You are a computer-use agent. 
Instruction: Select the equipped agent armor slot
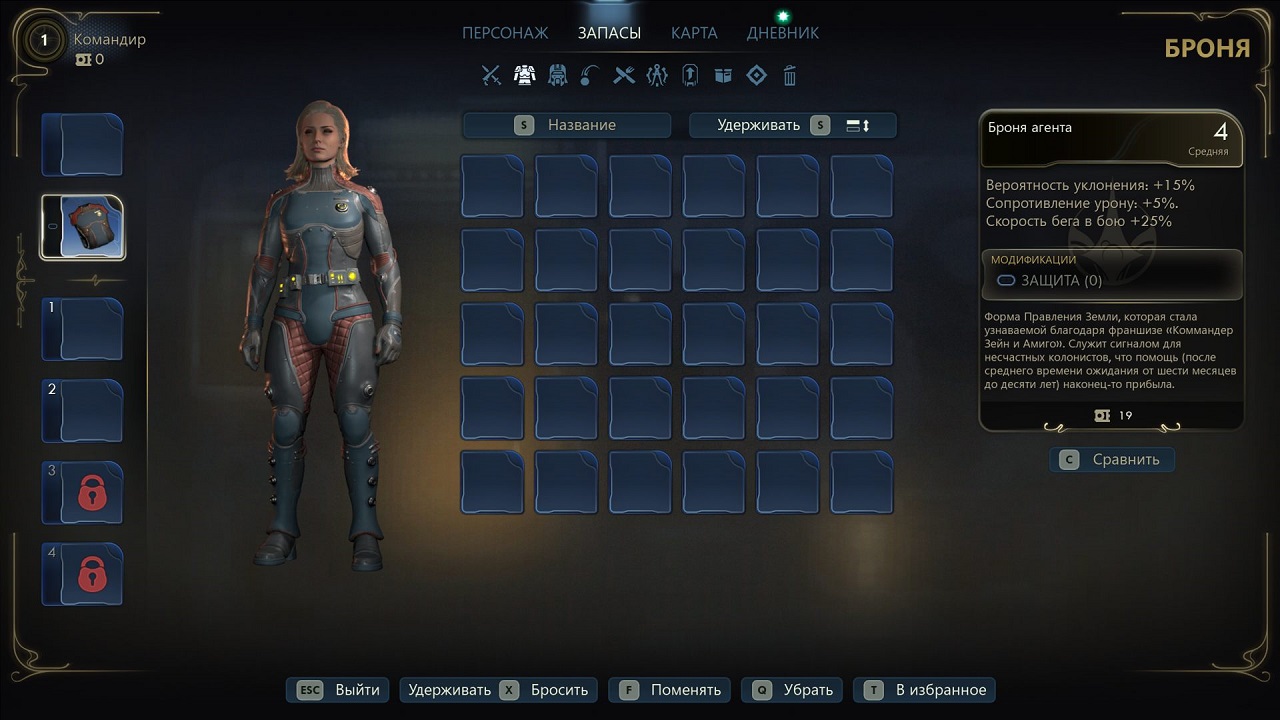[83, 227]
